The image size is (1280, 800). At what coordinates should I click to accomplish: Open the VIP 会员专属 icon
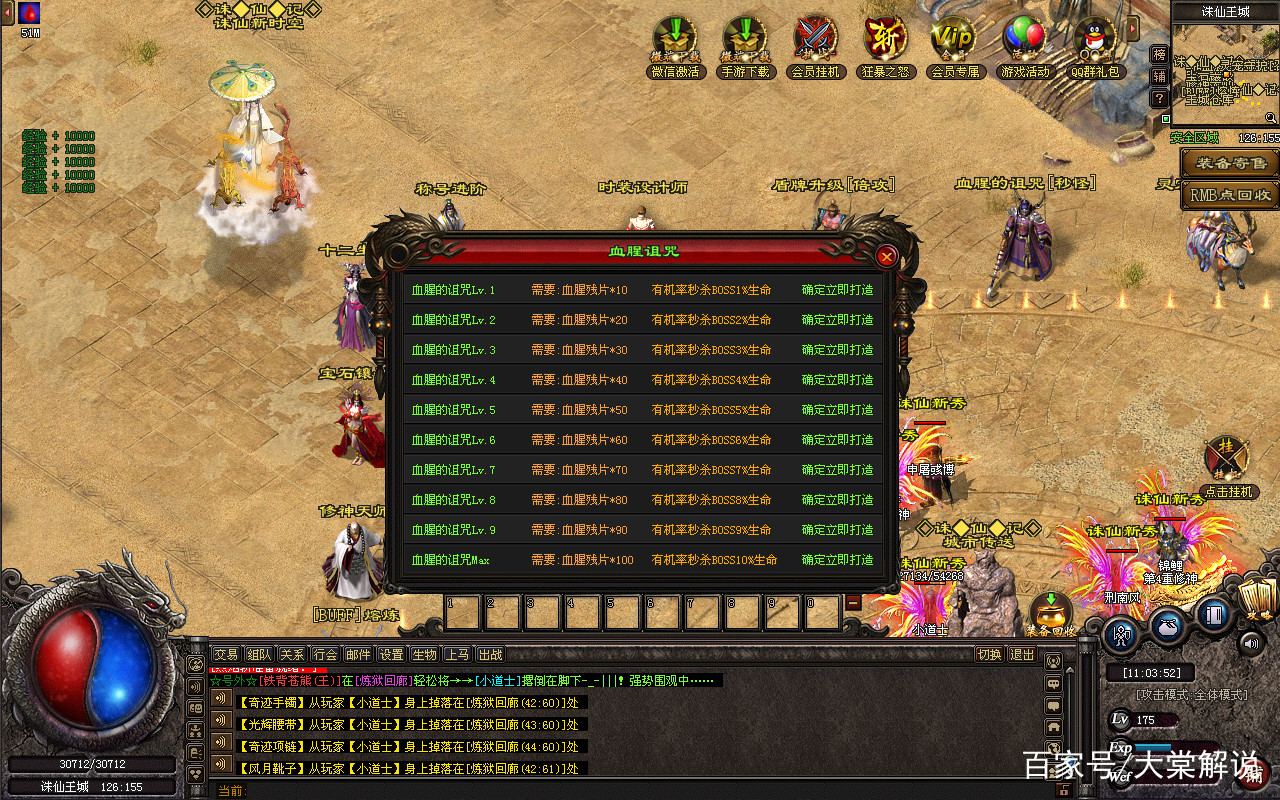pyautogui.click(x=954, y=40)
